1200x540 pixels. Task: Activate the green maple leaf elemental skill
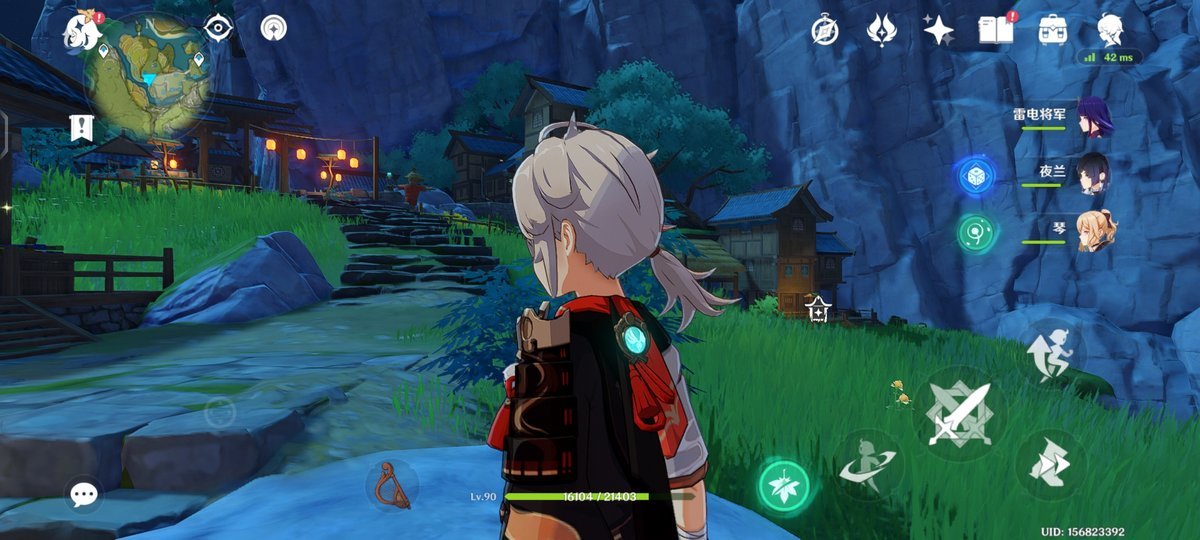784,486
